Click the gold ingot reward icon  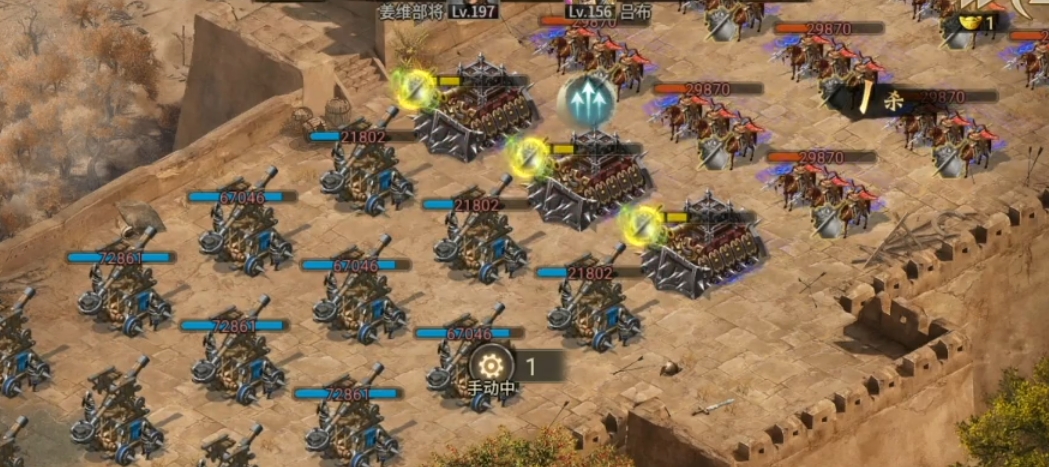tap(969, 22)
